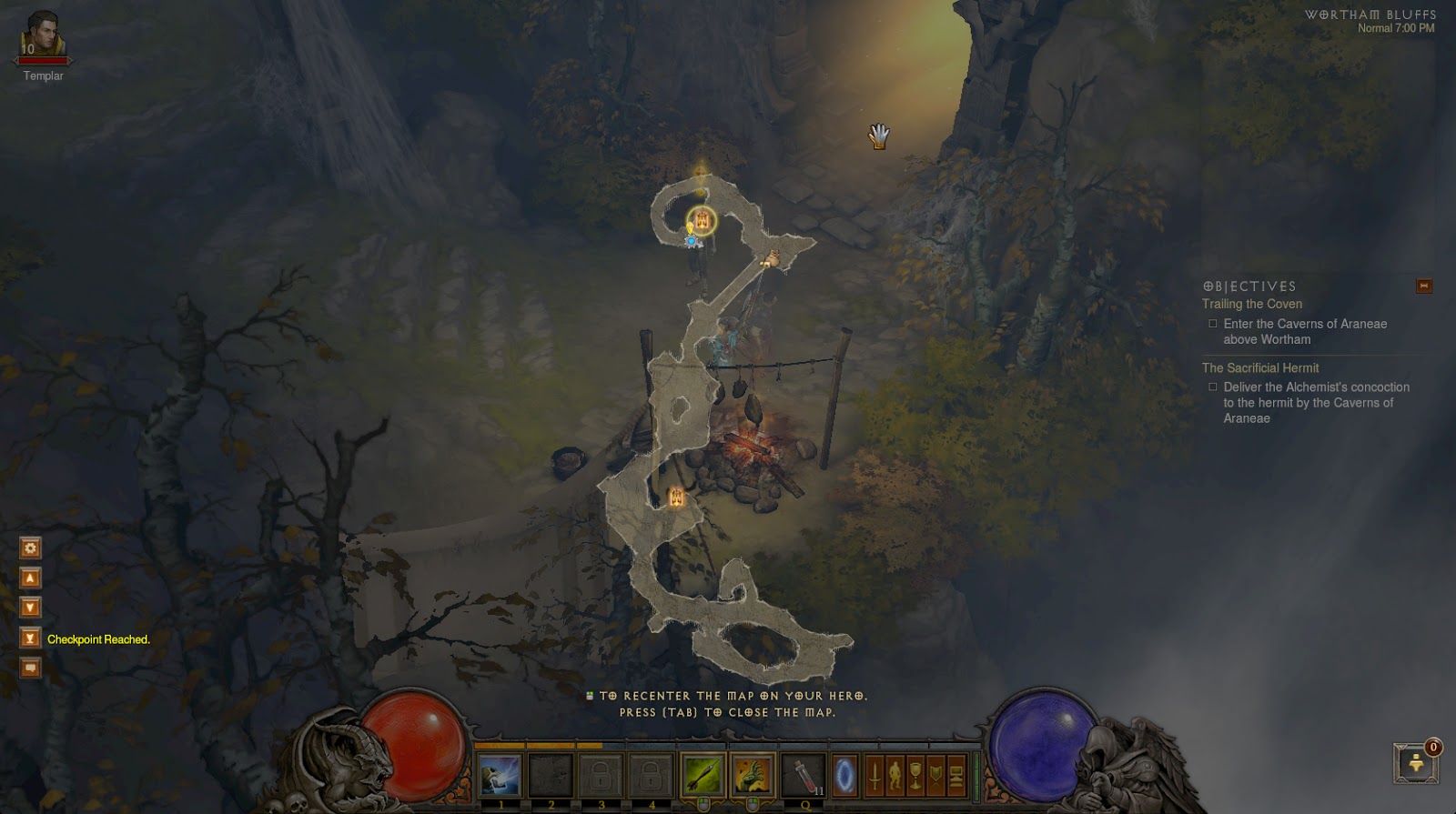This screenshot has height=814, width=1456.
Task: Open the character figure menu button
Action: click(x=895, y=776)
